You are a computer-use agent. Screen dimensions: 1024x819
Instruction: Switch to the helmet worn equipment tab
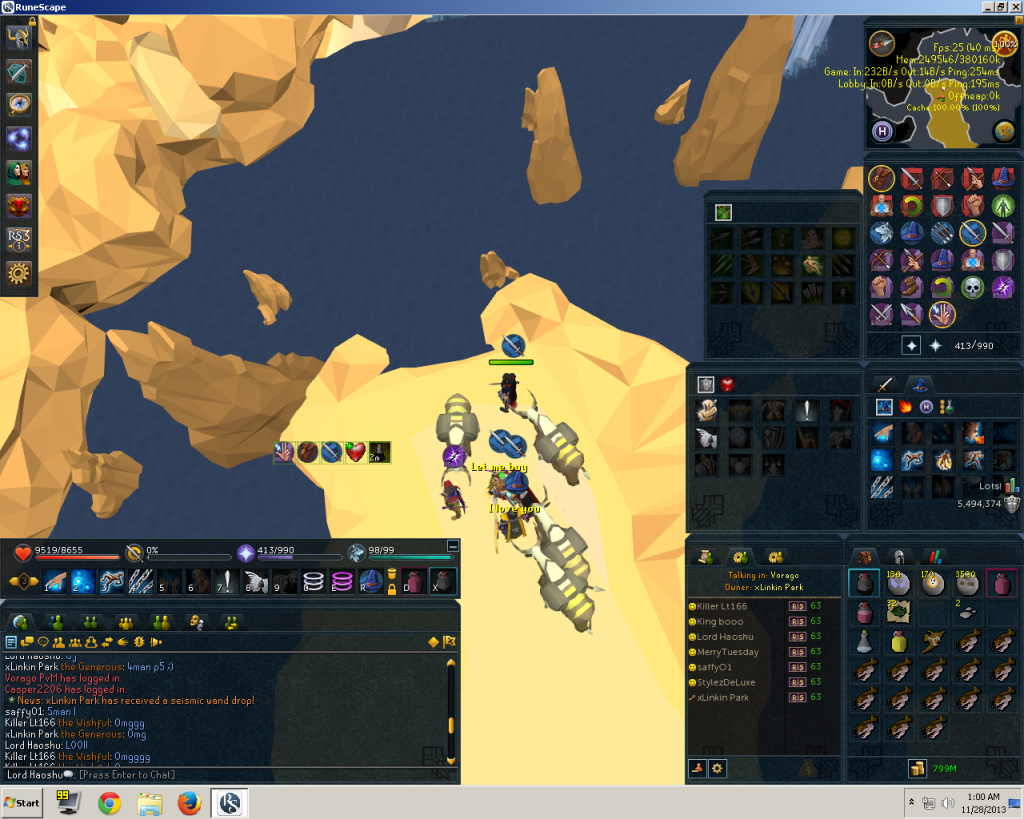(898, 556)
